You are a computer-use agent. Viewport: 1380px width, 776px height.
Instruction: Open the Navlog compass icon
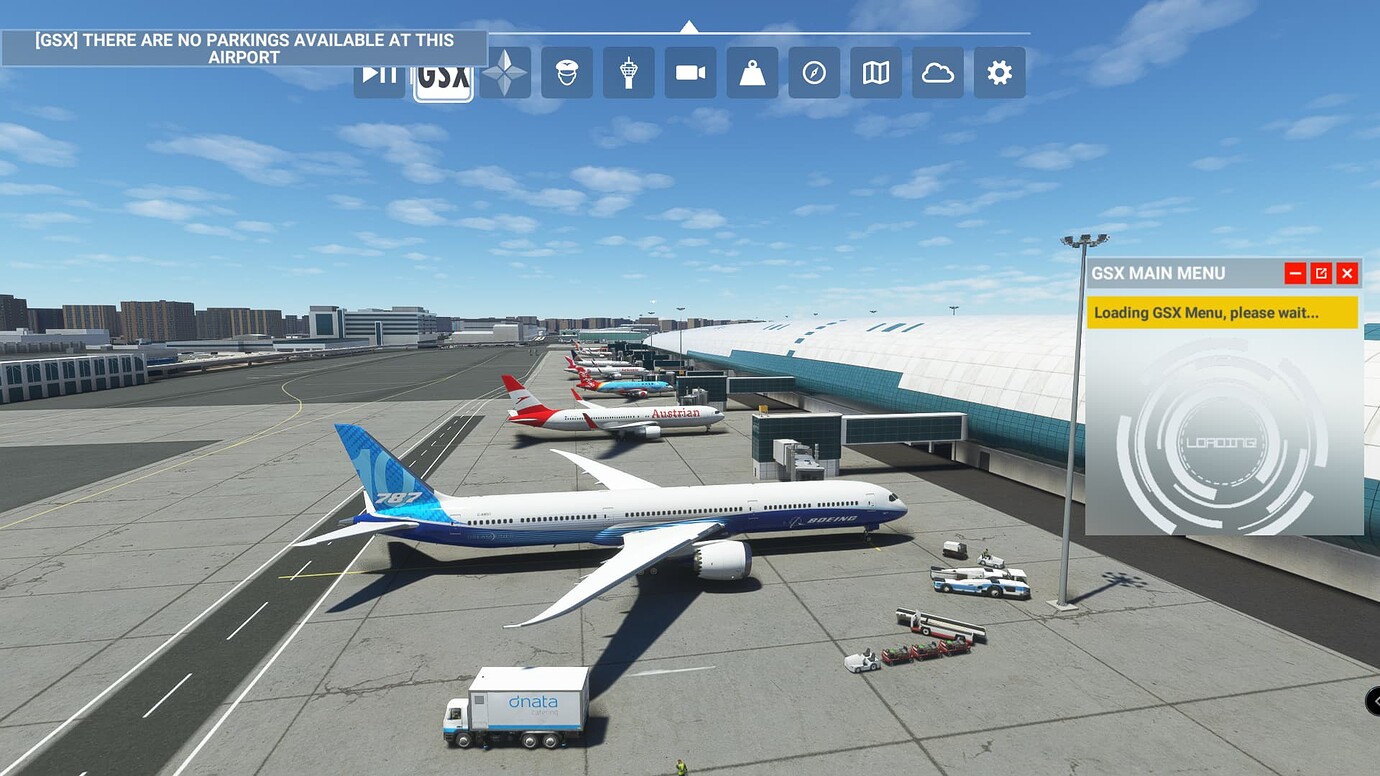(x=813, y=72)
